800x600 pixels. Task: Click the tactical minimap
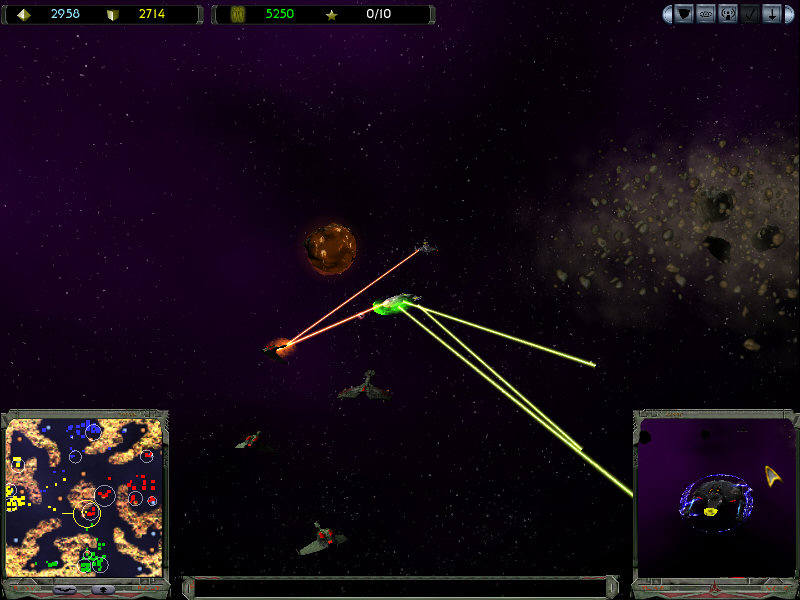click(84, 496)
